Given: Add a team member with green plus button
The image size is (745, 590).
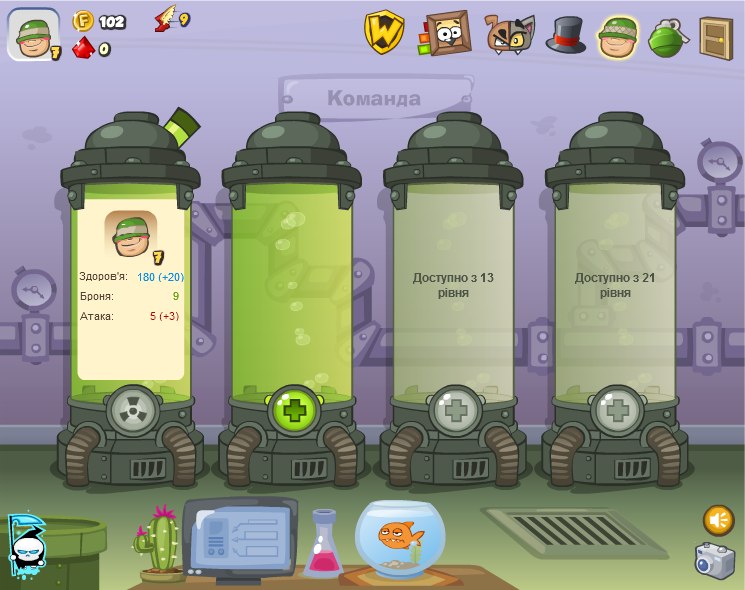Looking at the screenshot, I should [x=293, y=410].
